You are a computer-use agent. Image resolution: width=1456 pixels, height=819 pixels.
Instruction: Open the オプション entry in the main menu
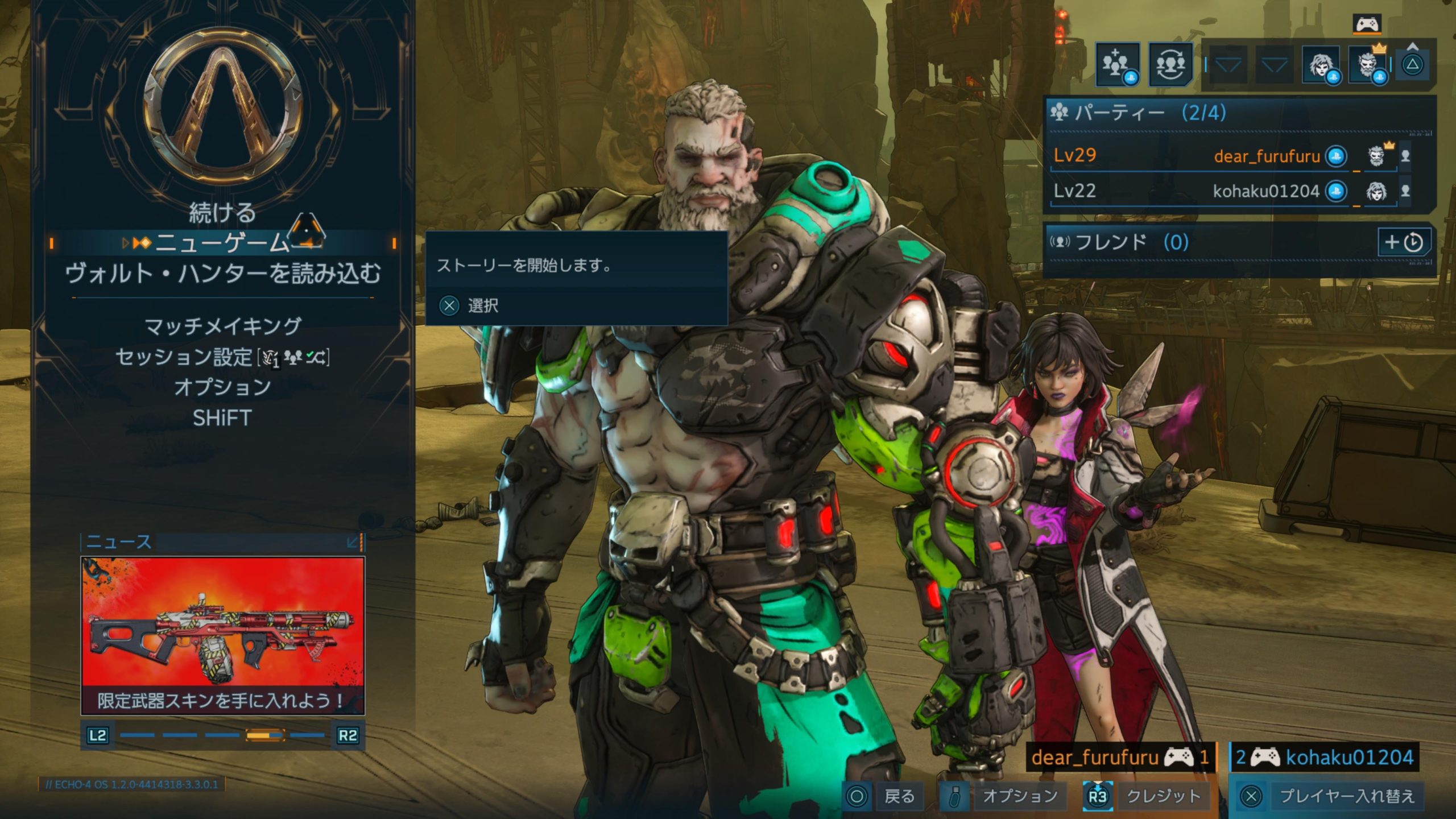point(222,387)
